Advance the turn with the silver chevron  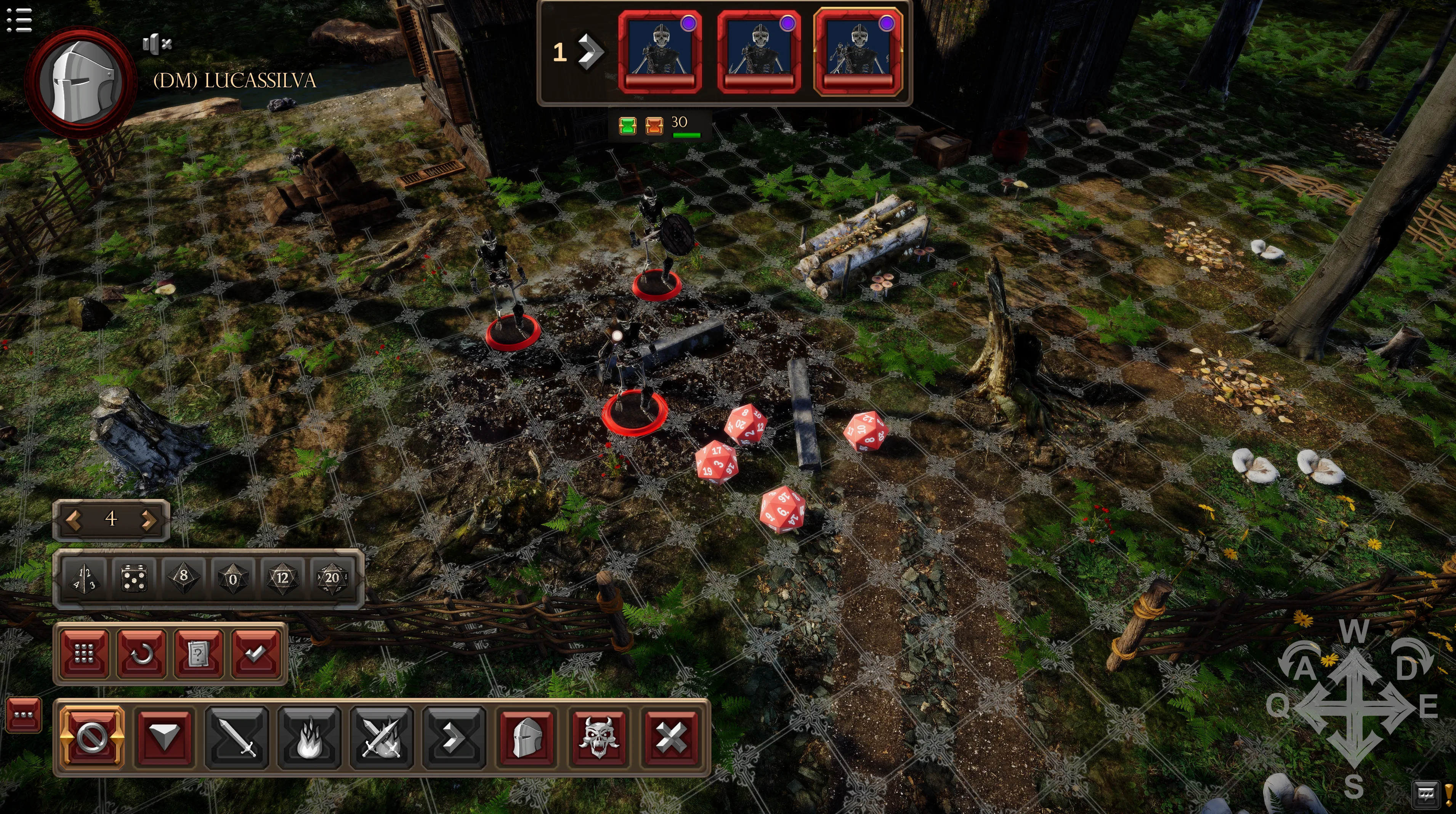coord(590,52)
